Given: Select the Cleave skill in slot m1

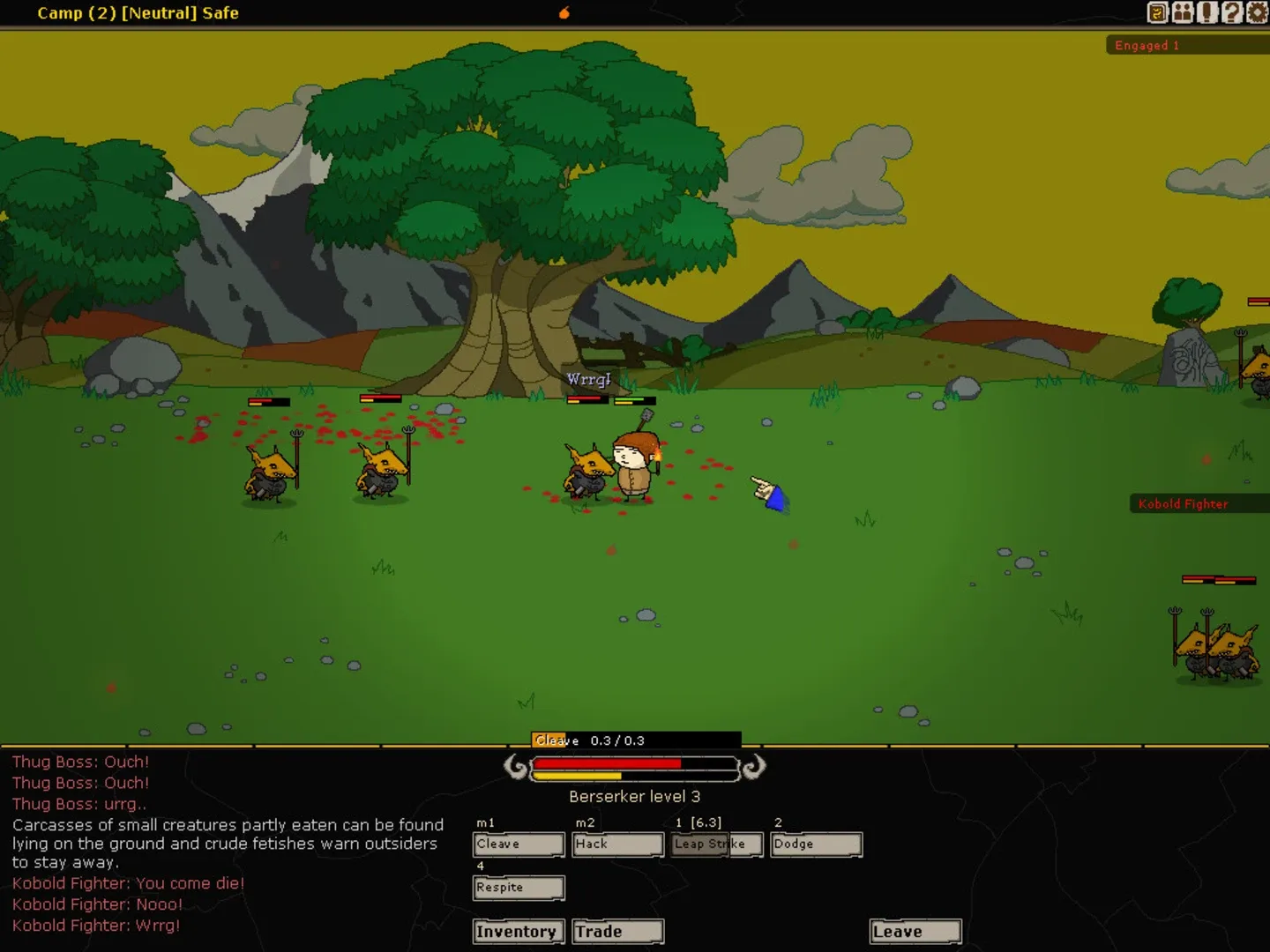Looking at the screenshot, I should [519, 844].
